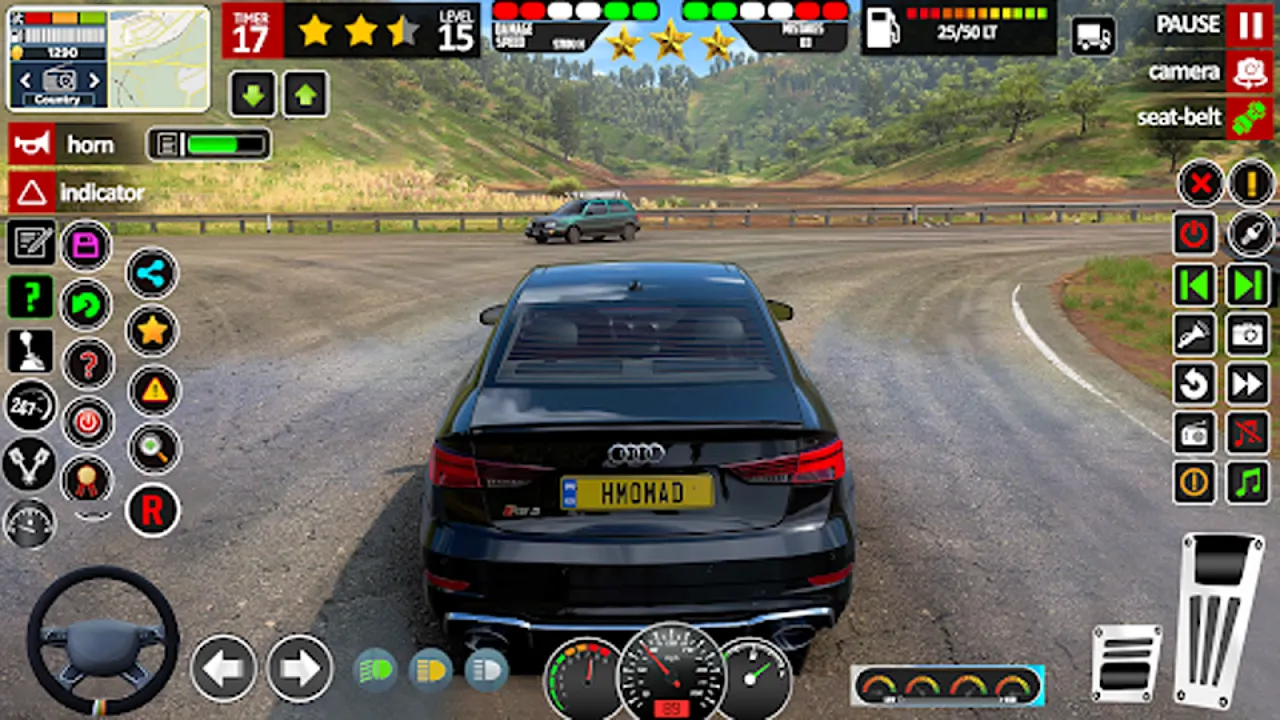Open the yellow star favorites icon
The width and height of the screenshot is (1280, 720).
pos(152,331)
